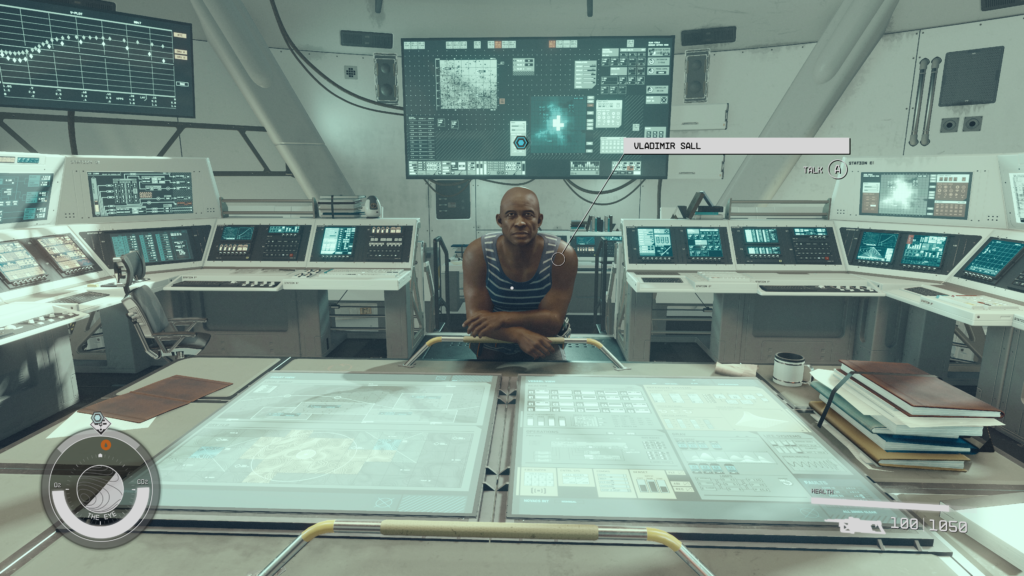Click the Vladimir Sall name tag
This screenshot has height=576, width=1024.
pos(736,146)
